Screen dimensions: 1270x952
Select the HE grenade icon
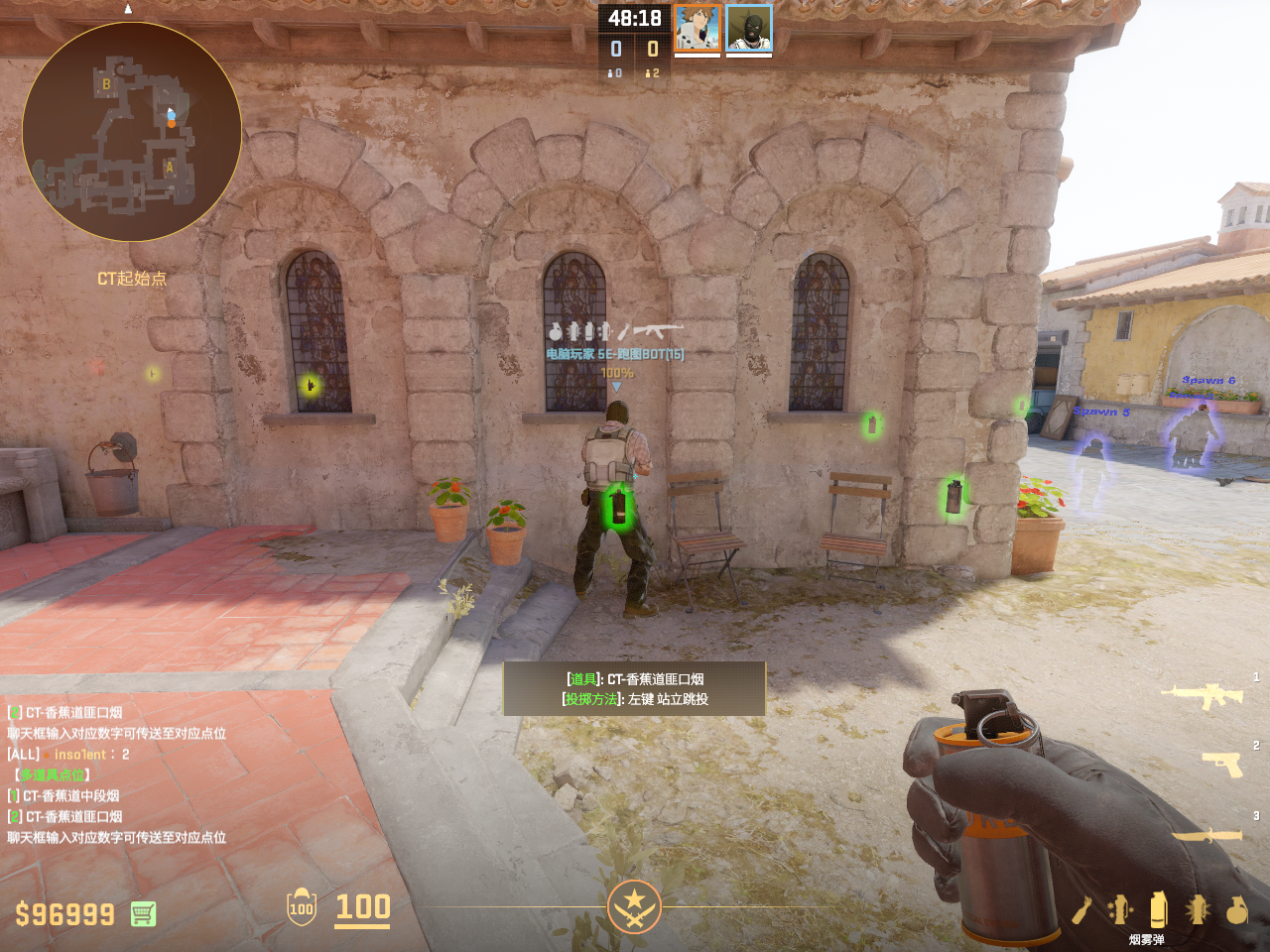tap(1236, 909)
